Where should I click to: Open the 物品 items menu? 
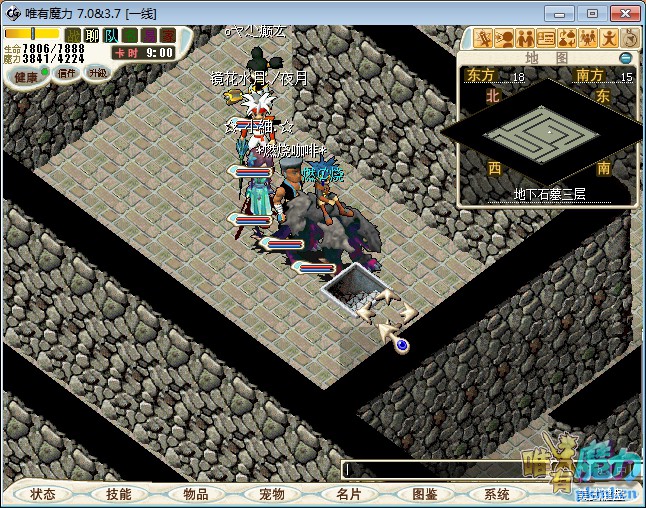[196, 494]
